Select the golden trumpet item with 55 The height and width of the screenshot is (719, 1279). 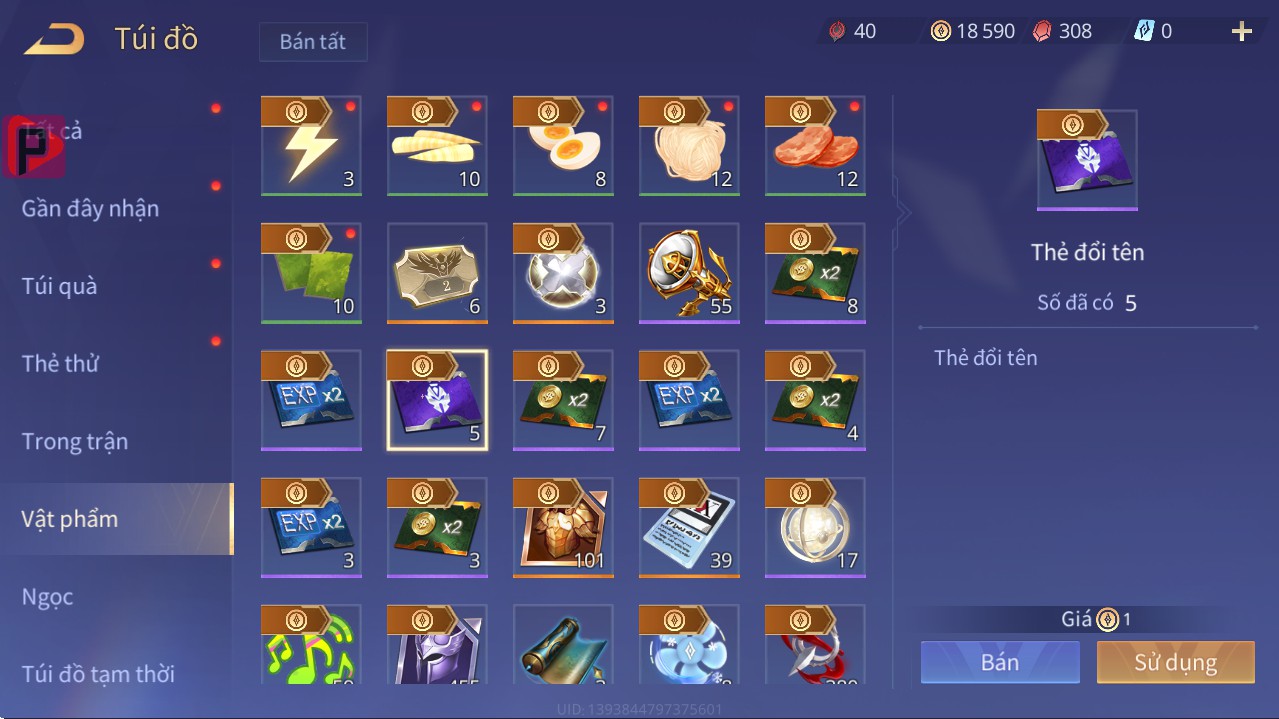pos(689,273)
